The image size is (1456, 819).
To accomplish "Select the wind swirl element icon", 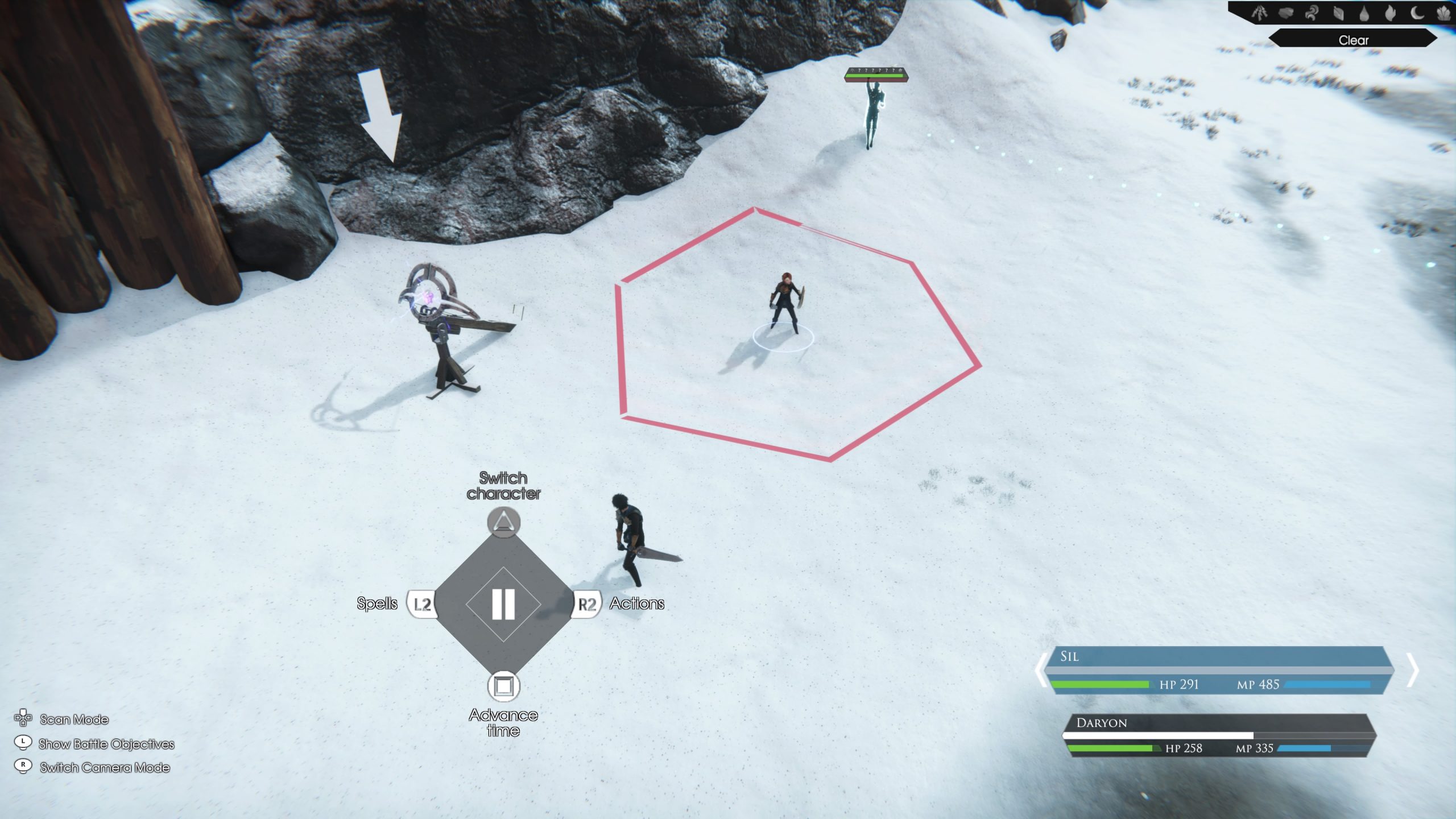I will pos(1311,14).
